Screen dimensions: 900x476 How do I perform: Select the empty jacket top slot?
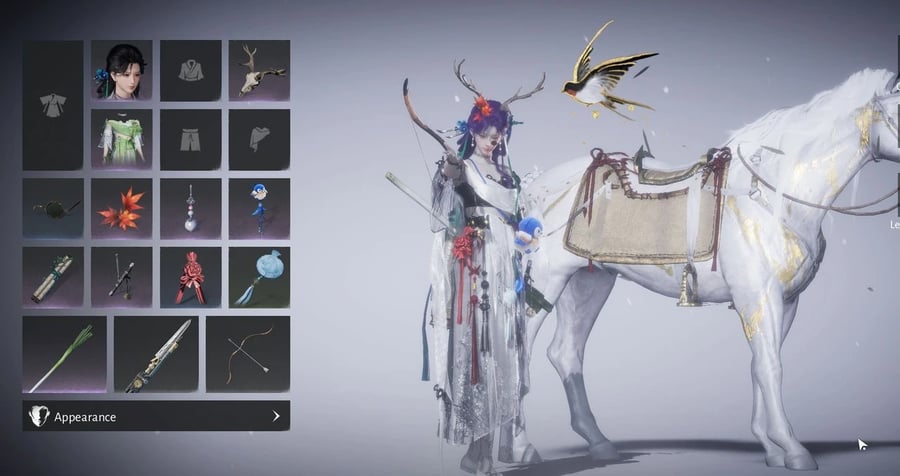(190, 70)
